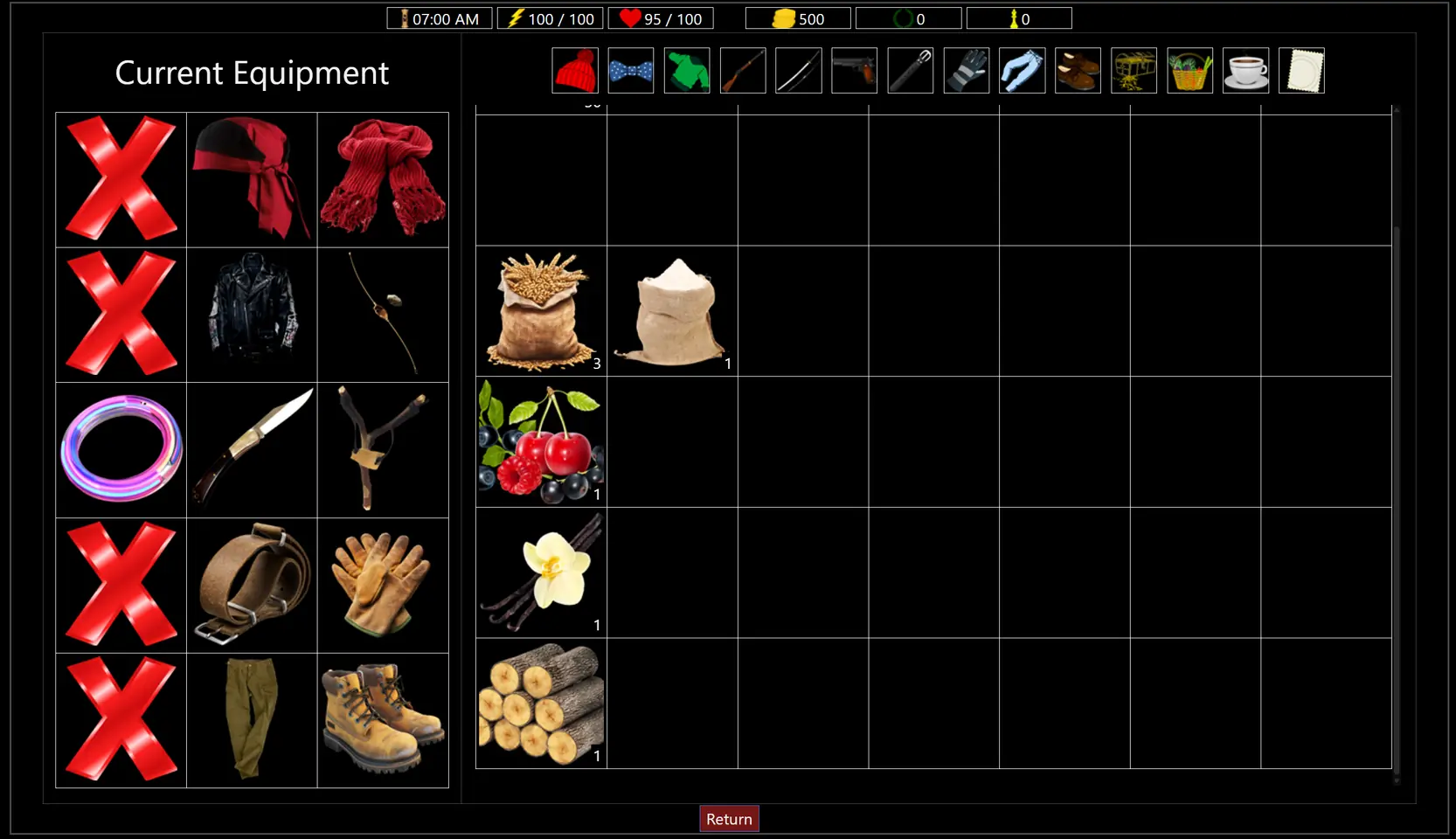Click the Return button

coord(729,819)
